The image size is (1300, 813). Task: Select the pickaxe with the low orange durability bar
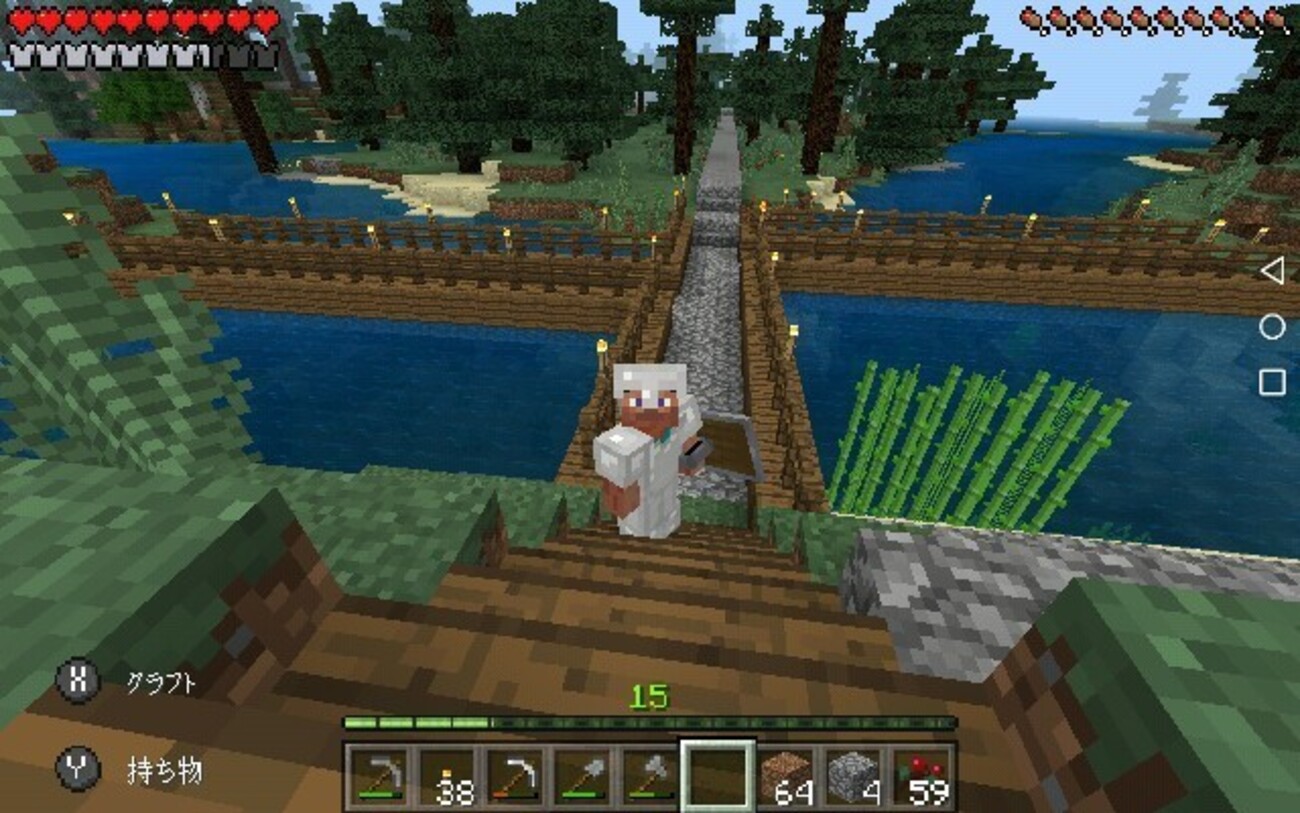pos(514,775)
